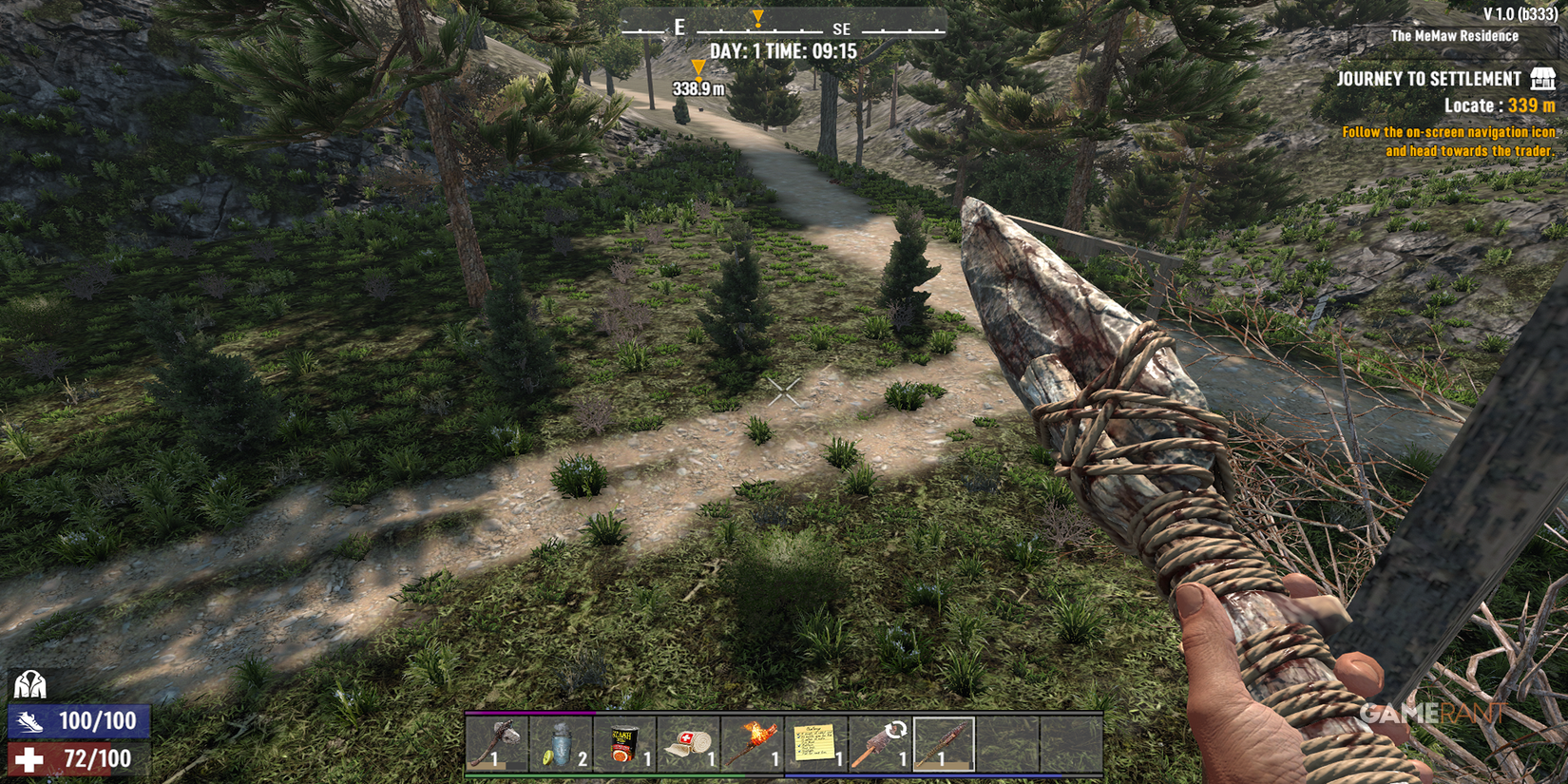The width and height of the screenshot is (1568, 784).
Task: Select the stone axe in the hotbar
Action: pos(498,746)
